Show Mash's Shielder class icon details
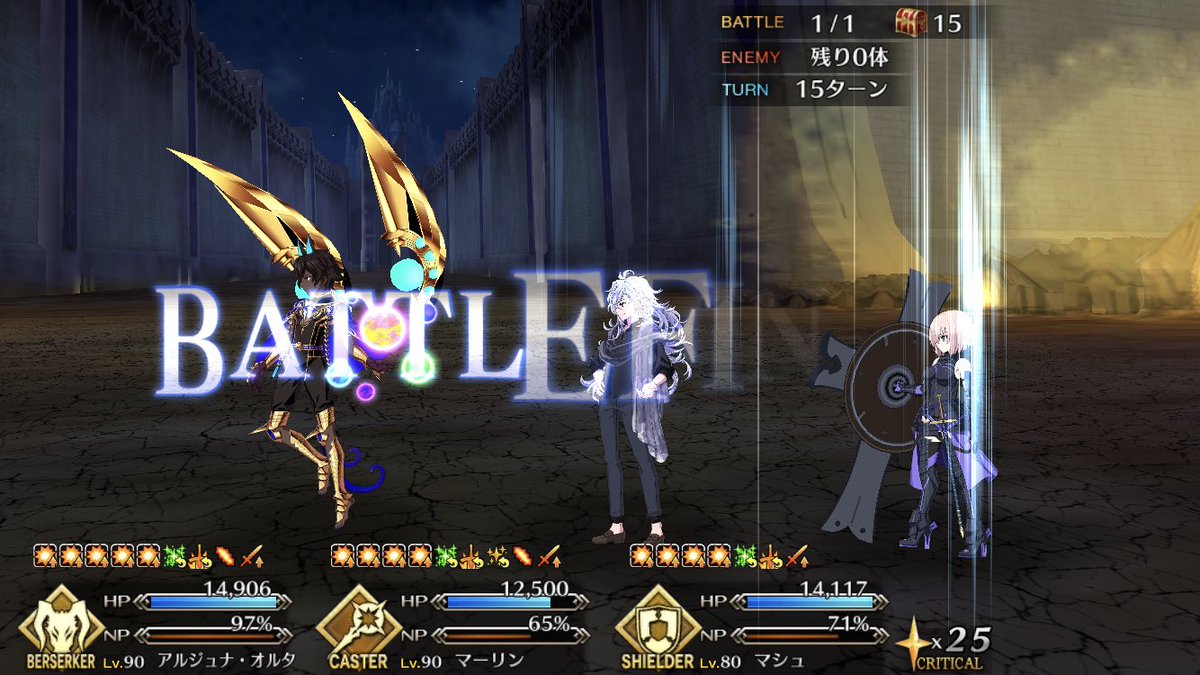This screenshot has width=1200, height=675. tap(656, 622)
